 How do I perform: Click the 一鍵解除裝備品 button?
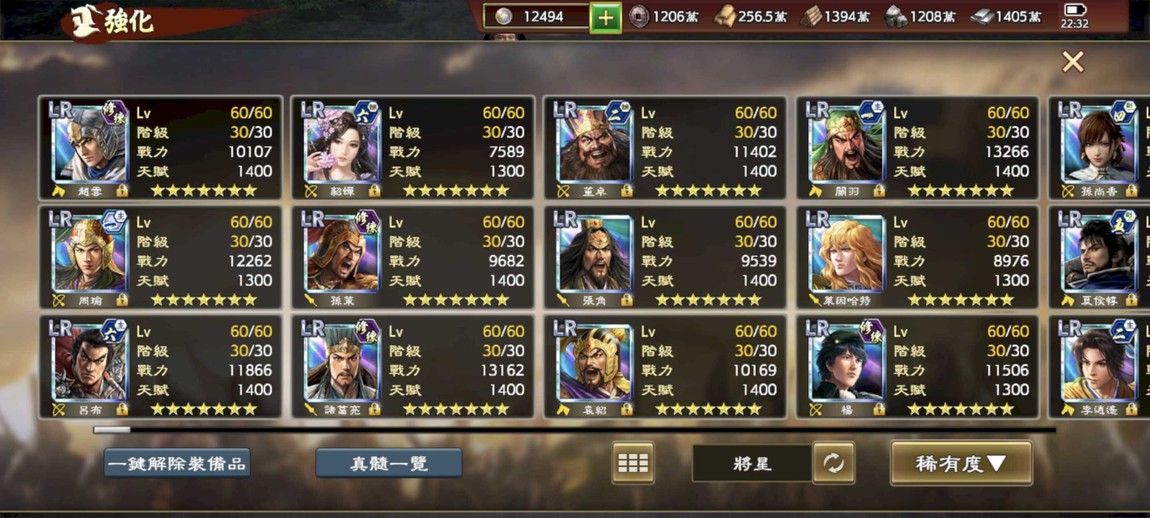tap(177, 463)
